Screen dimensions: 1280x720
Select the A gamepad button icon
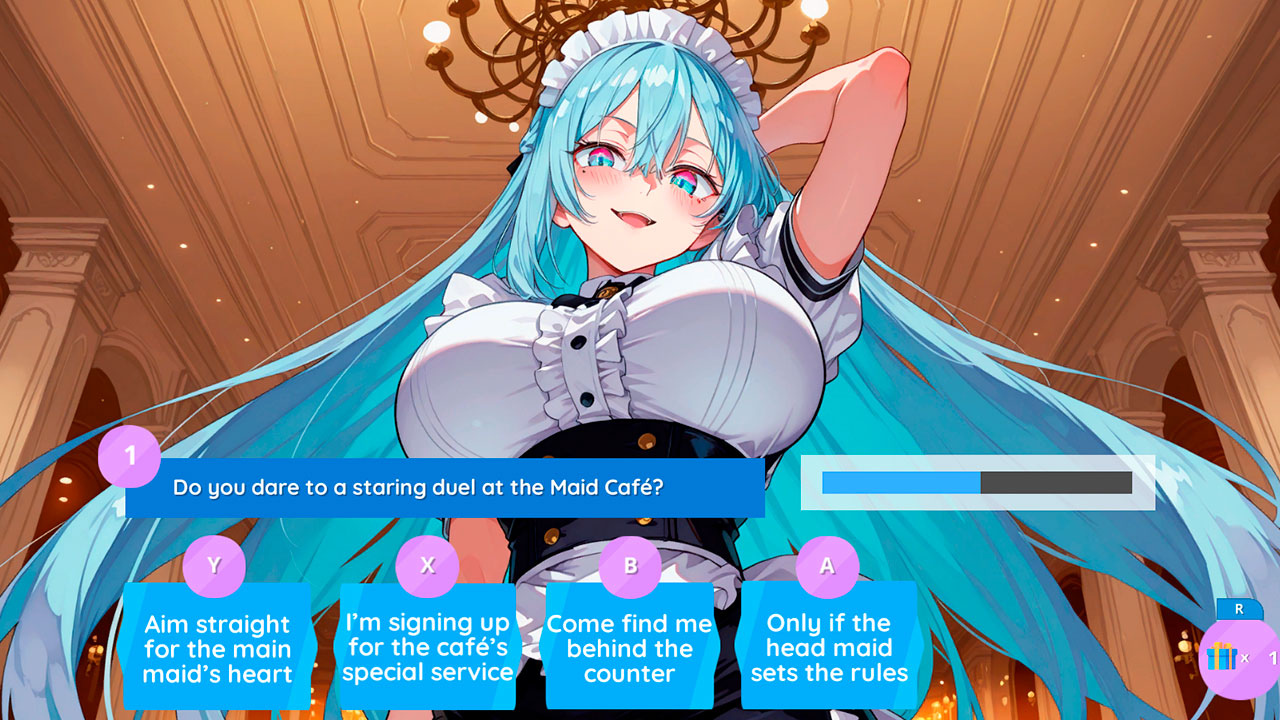click(827, 566)
